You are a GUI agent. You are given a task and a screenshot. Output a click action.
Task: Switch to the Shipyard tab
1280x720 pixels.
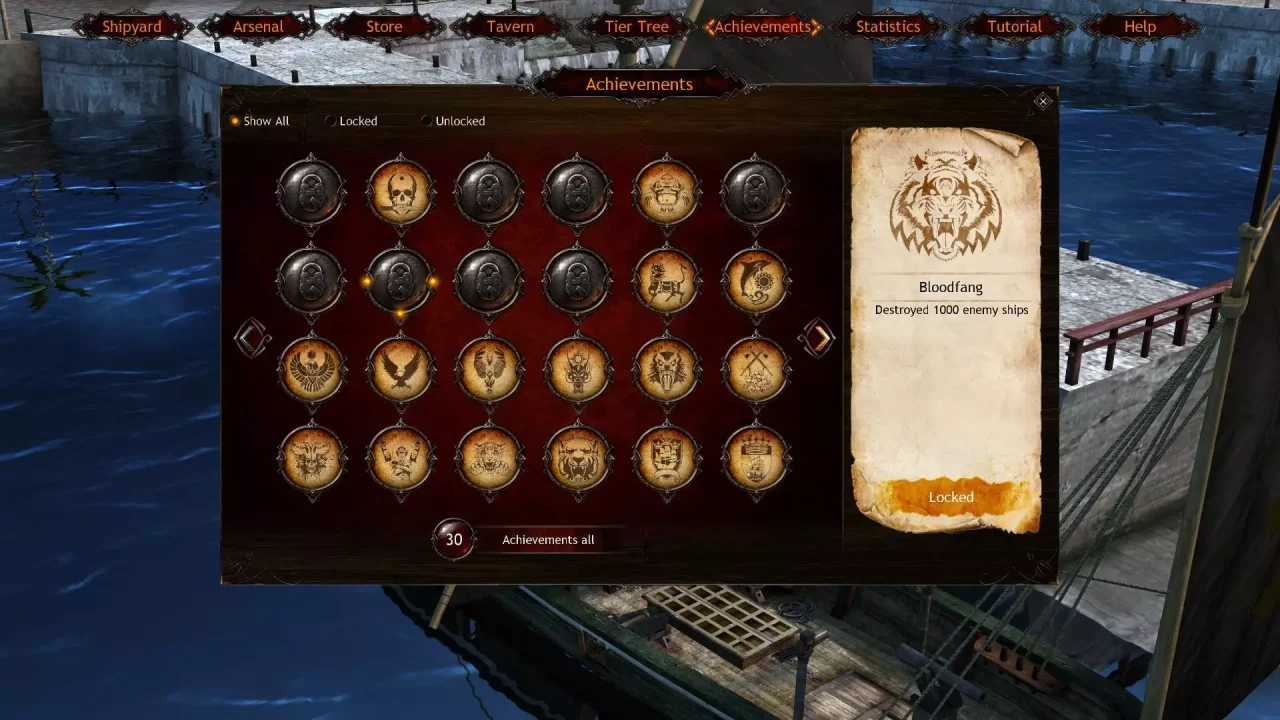131,27
